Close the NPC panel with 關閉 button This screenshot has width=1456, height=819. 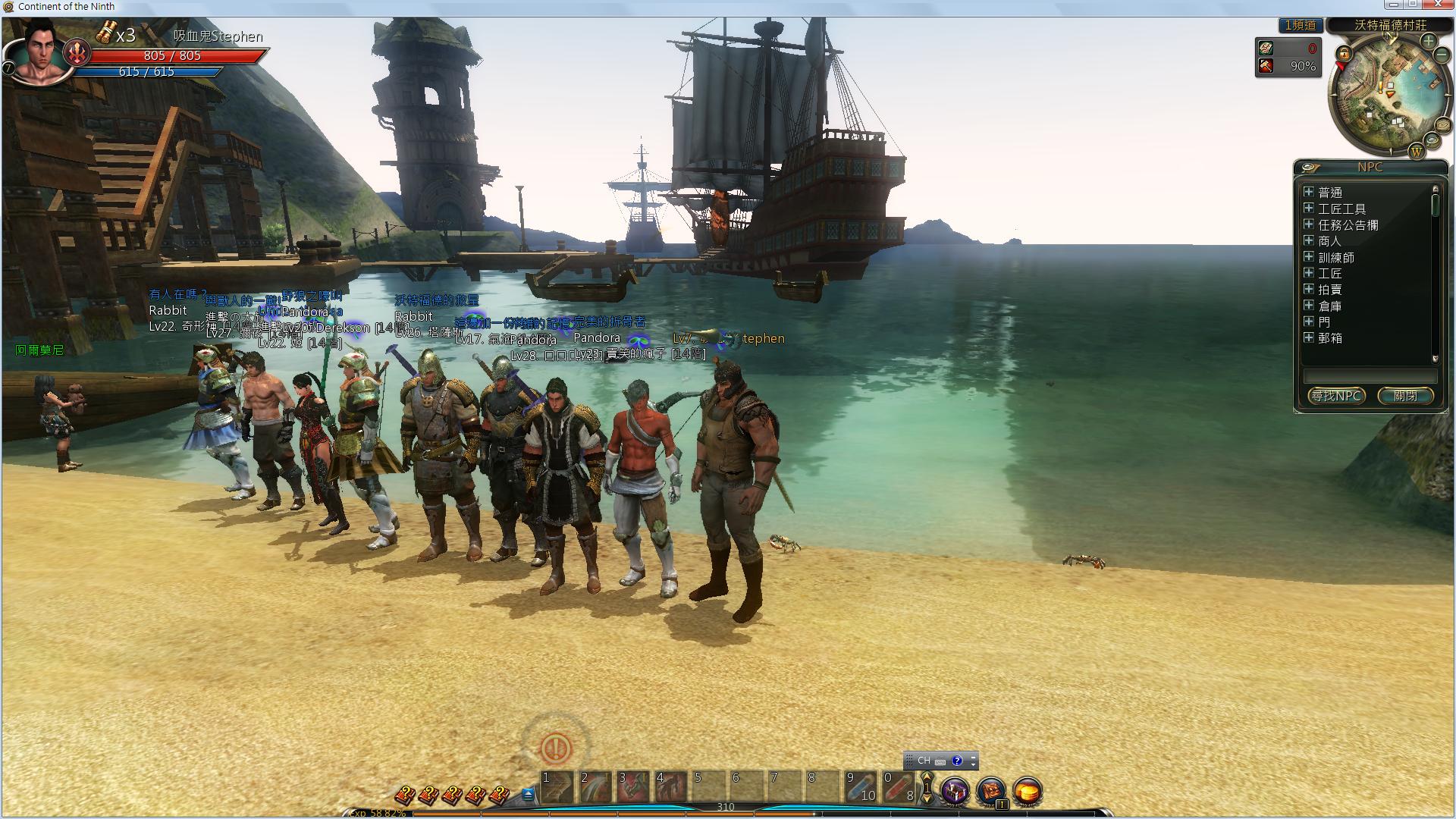(x=1405, y=396)
